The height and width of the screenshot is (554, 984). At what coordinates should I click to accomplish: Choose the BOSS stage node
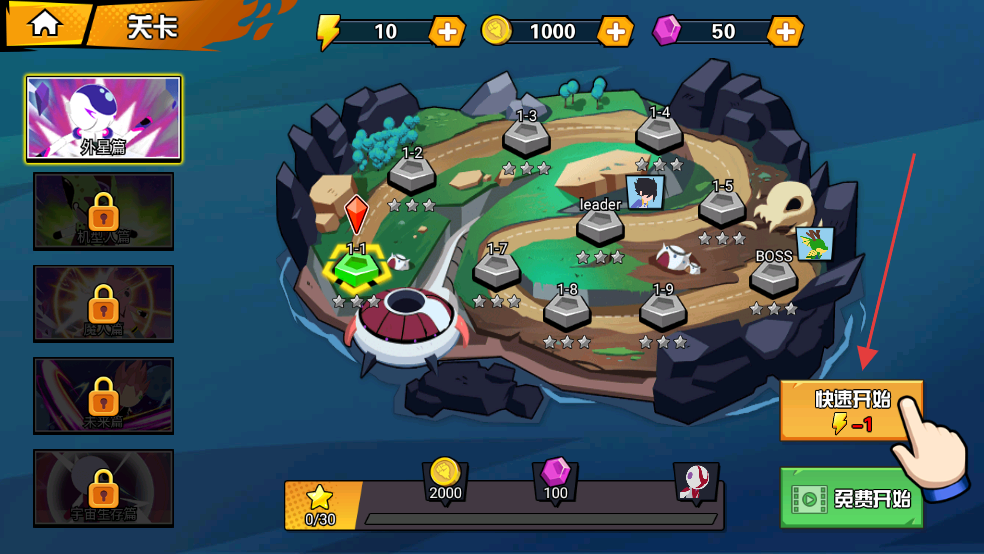click(x=773, y=277)
